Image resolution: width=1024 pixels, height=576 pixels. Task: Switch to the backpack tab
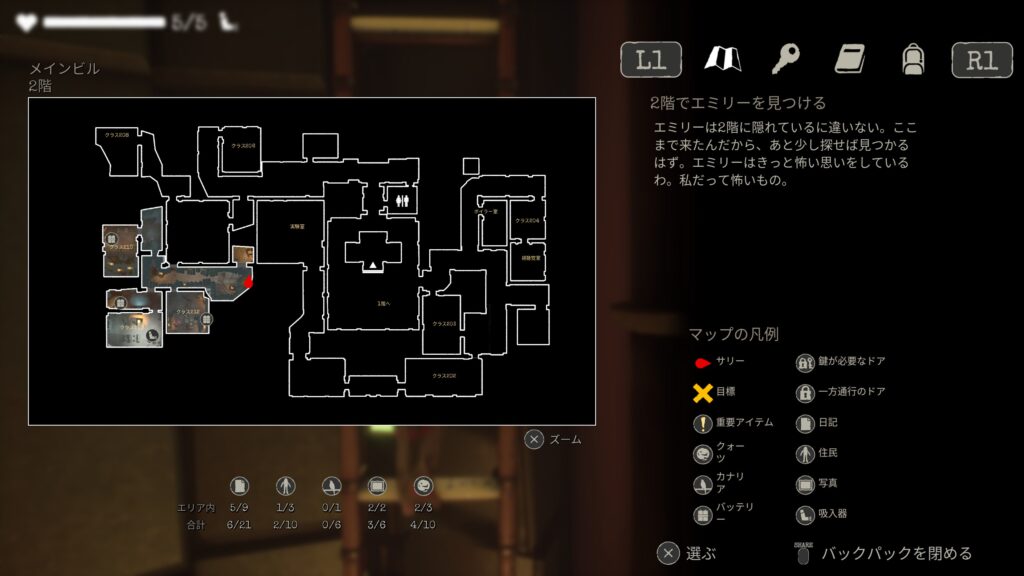(911, 60)
